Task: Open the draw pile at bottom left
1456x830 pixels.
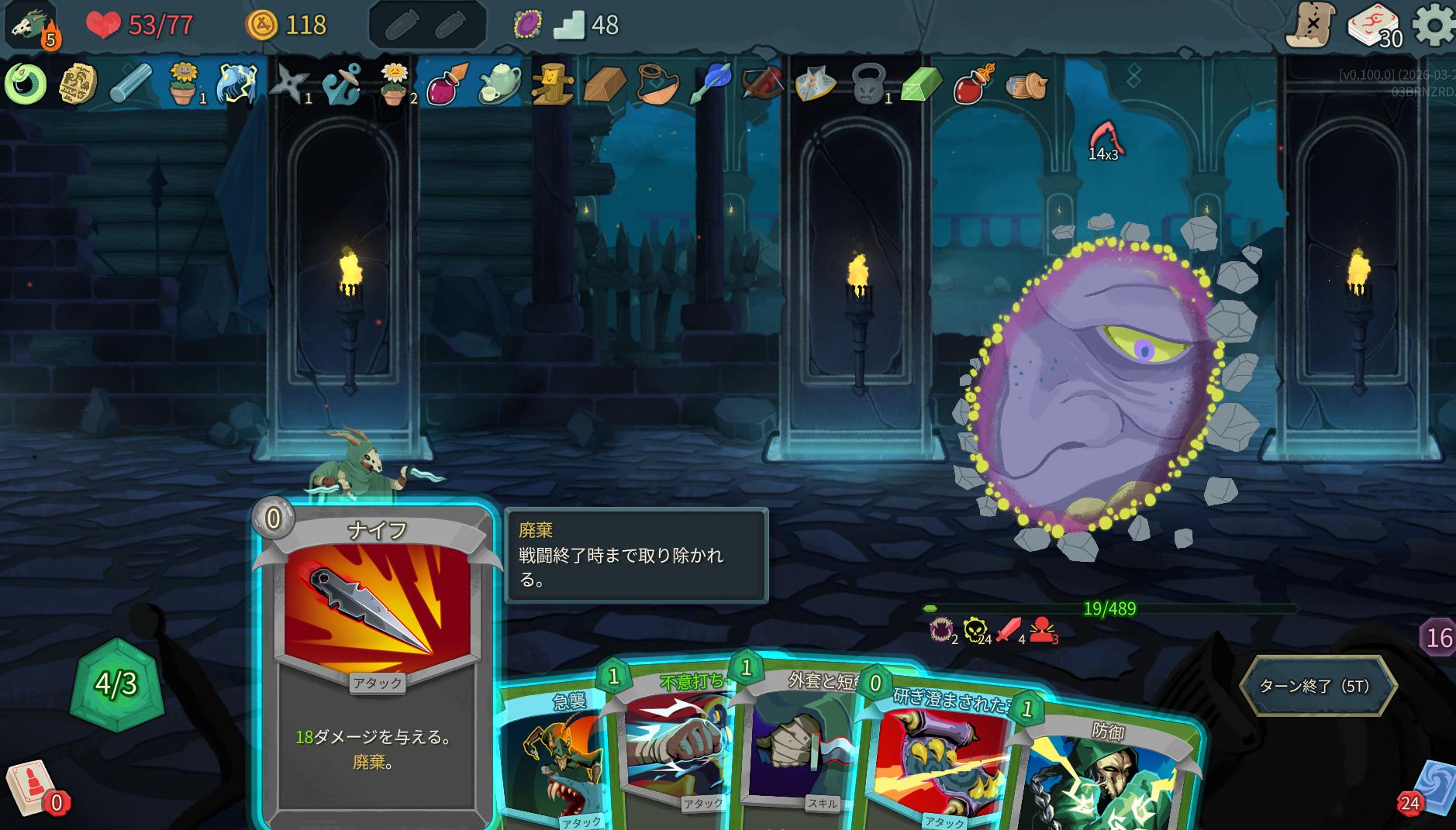Action: (33, 789)
